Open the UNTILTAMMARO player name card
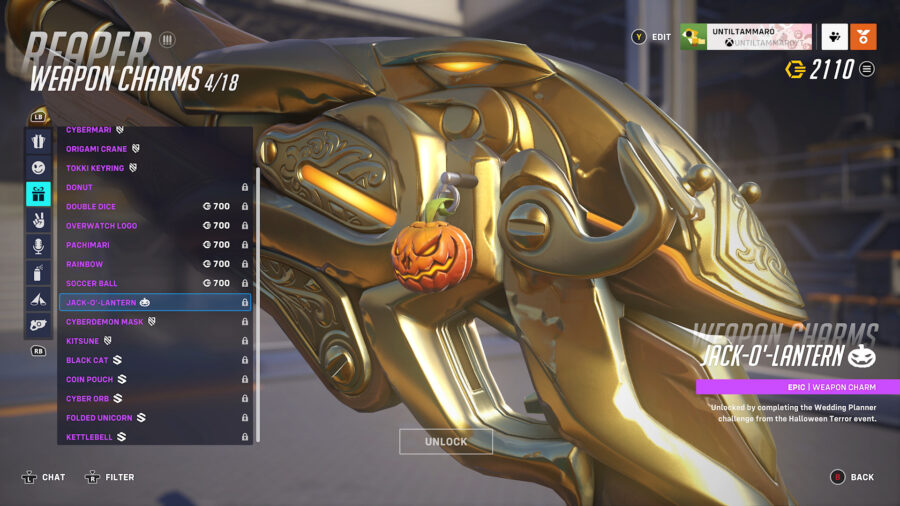This screenshot has width=900, height=506. (746, 37)
